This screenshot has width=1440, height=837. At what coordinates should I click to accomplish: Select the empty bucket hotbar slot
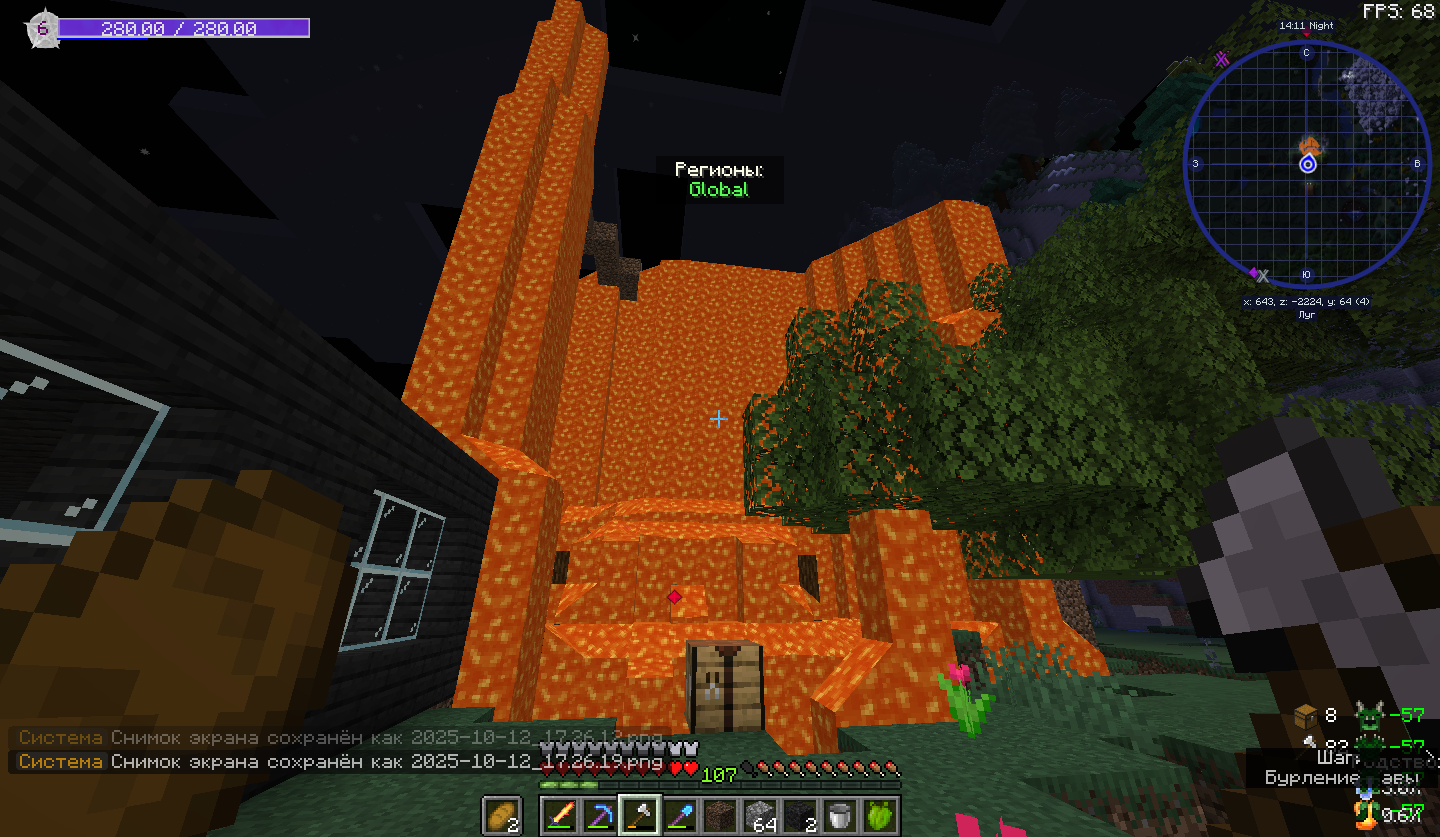click(839, 815)
